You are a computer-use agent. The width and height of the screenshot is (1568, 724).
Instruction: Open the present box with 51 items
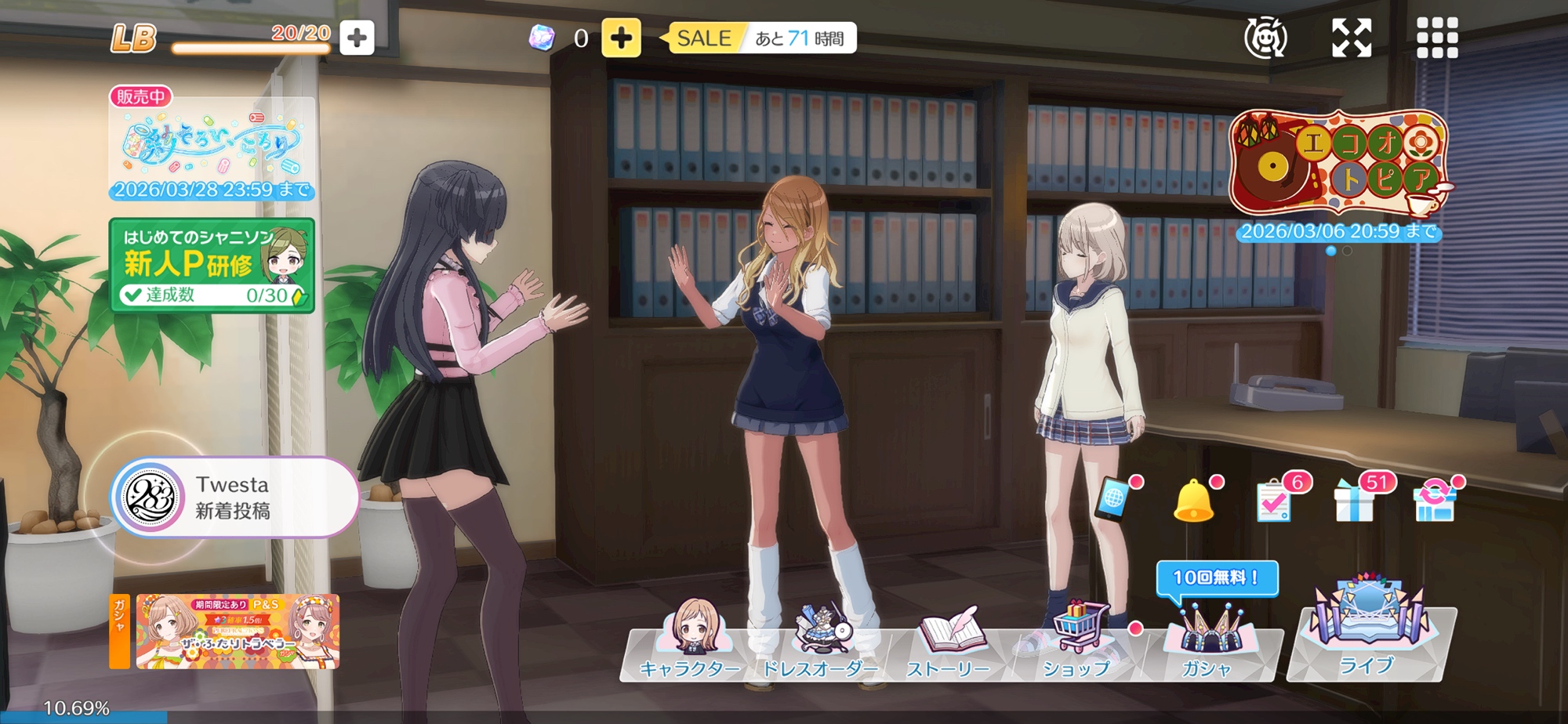click(1355, 500)
